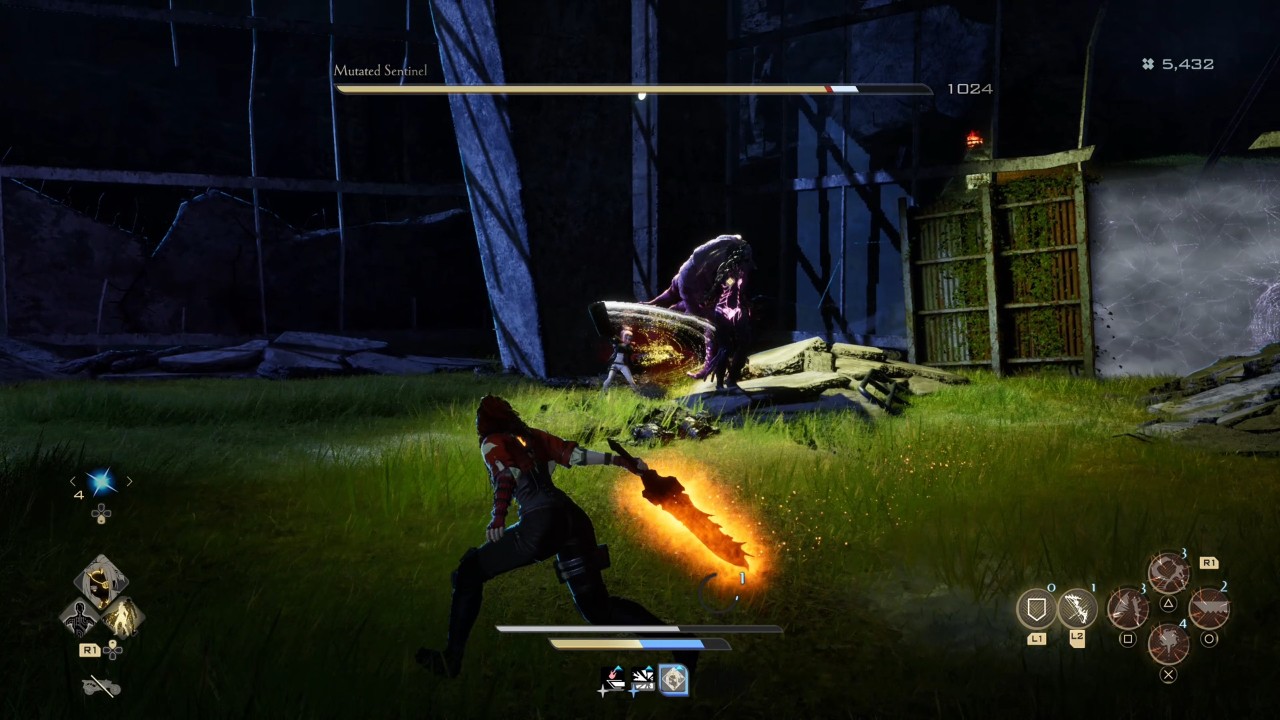
Task: Unleash the burst skill bound to Cross
Action: pyautogui.click(x=1168, y=644)
